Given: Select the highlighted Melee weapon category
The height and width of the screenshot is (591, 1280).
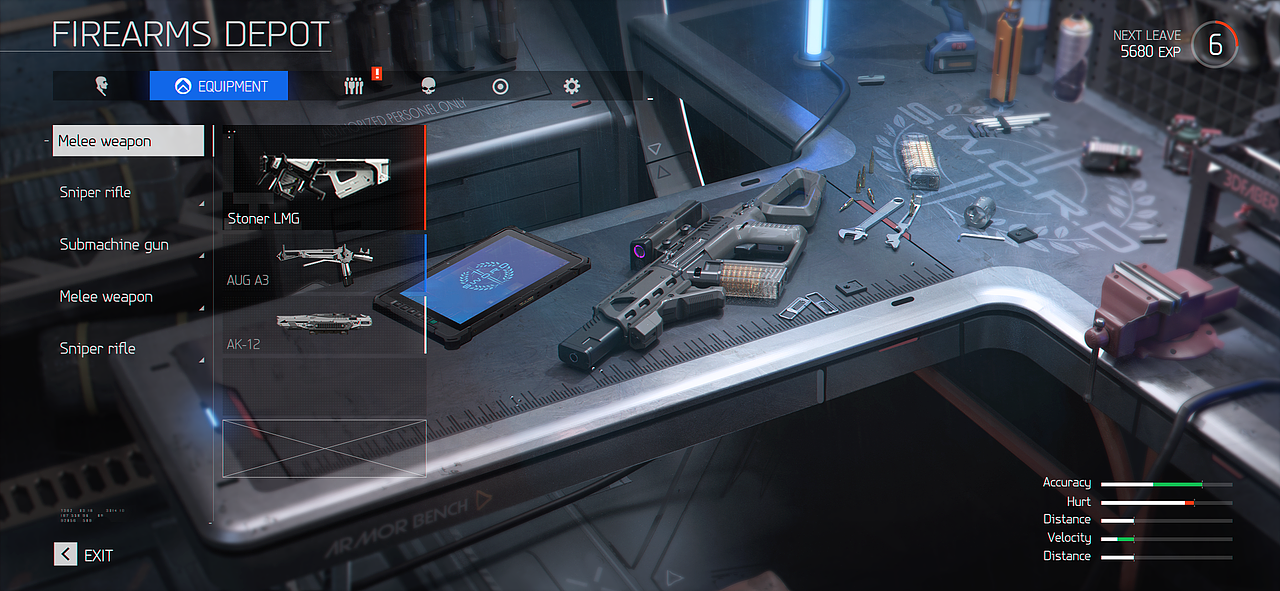Looking at the screenshot, I should [128, 141].
